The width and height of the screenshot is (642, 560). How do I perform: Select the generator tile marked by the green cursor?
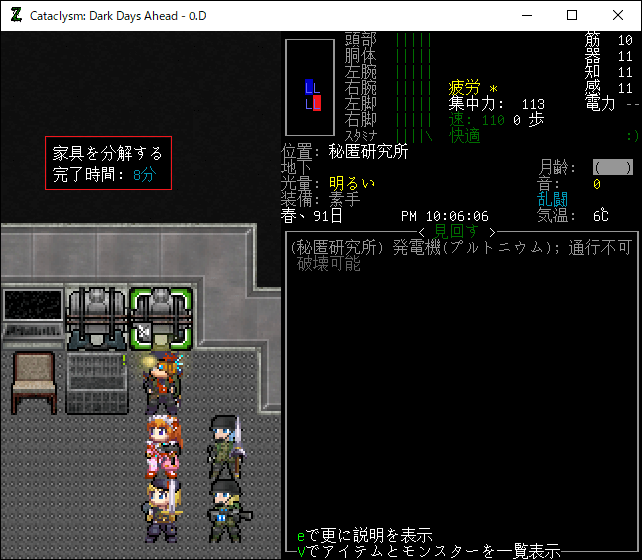click(161, 317)
